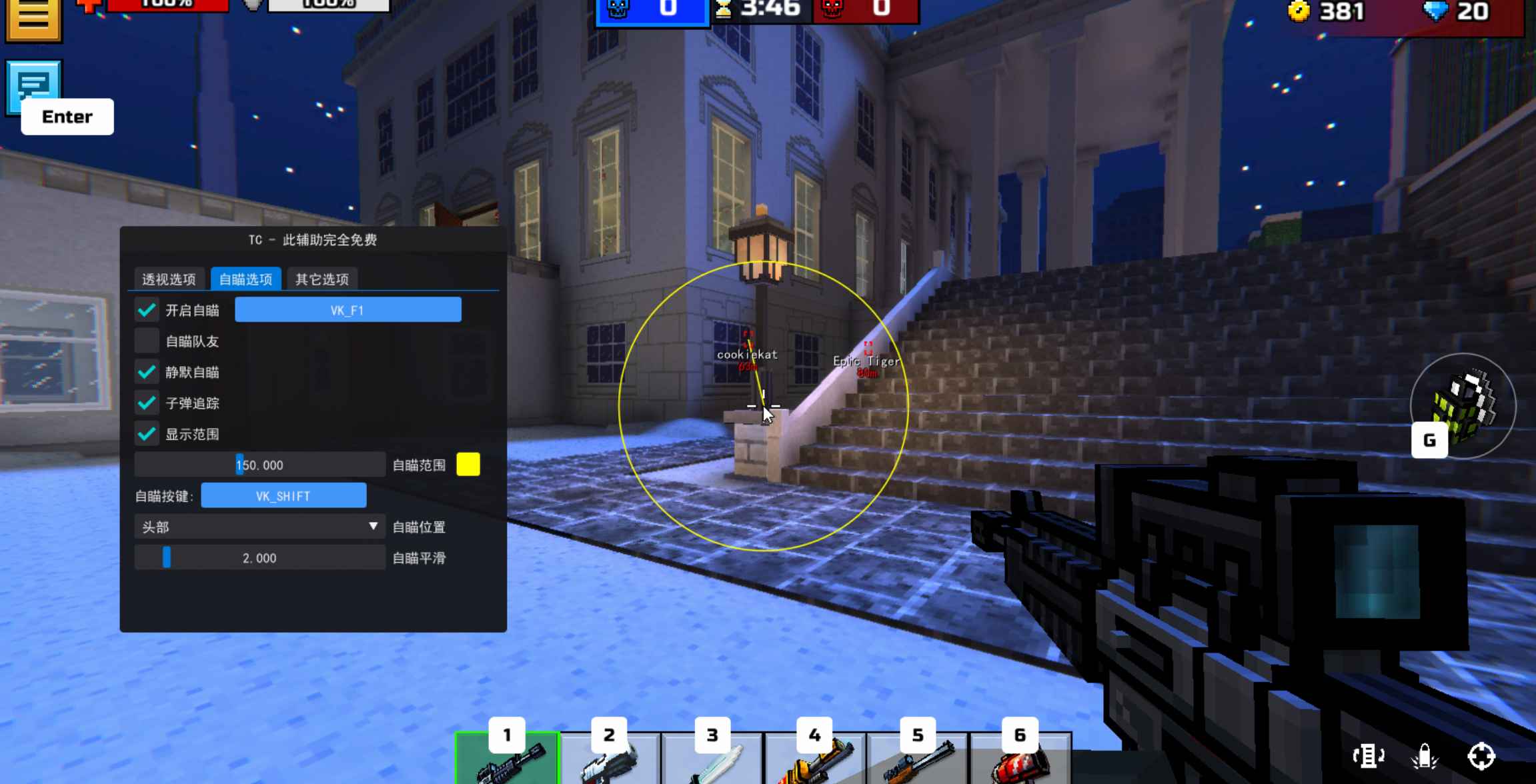Select the crosshair aim icon bottom-right

1483,757
